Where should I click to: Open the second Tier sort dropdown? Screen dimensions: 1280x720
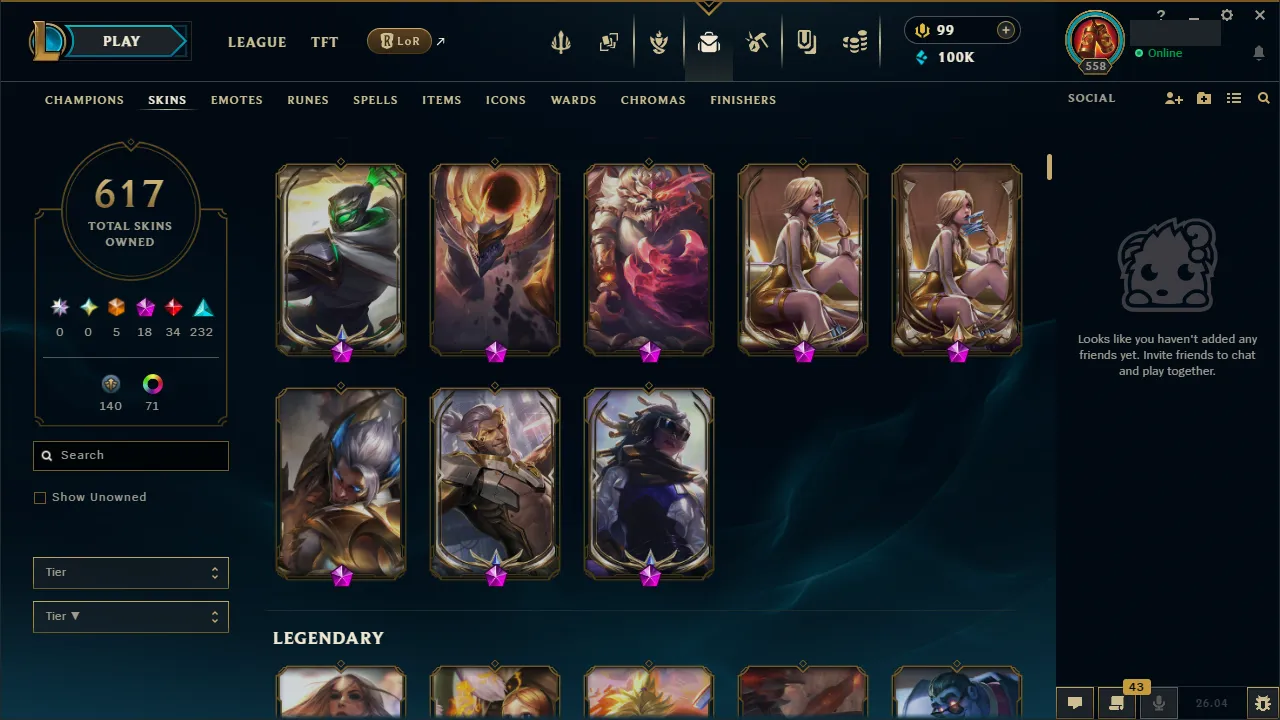coord(130,616)
